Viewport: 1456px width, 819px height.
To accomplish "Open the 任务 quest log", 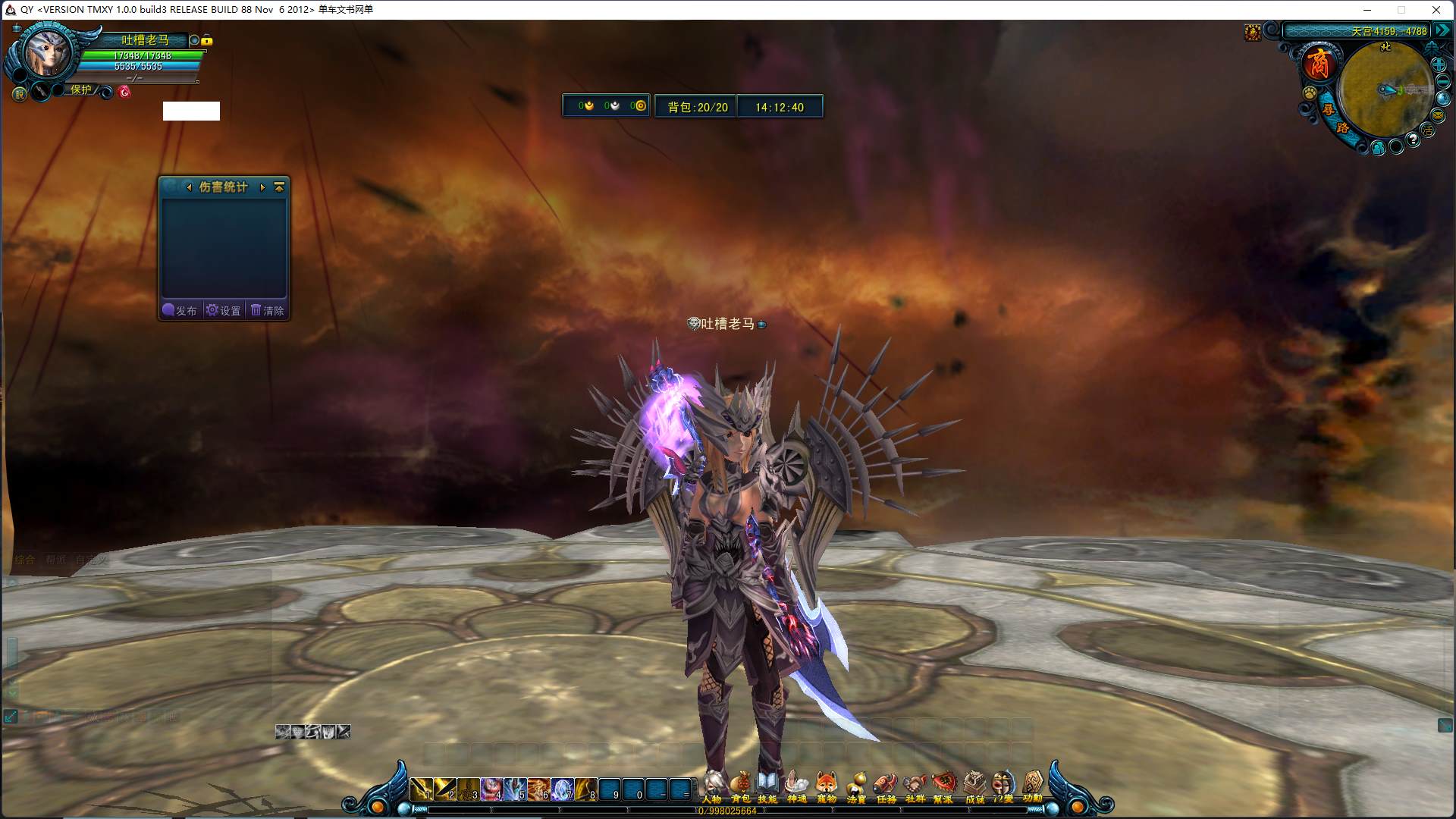I will click(x=886, y=786).
